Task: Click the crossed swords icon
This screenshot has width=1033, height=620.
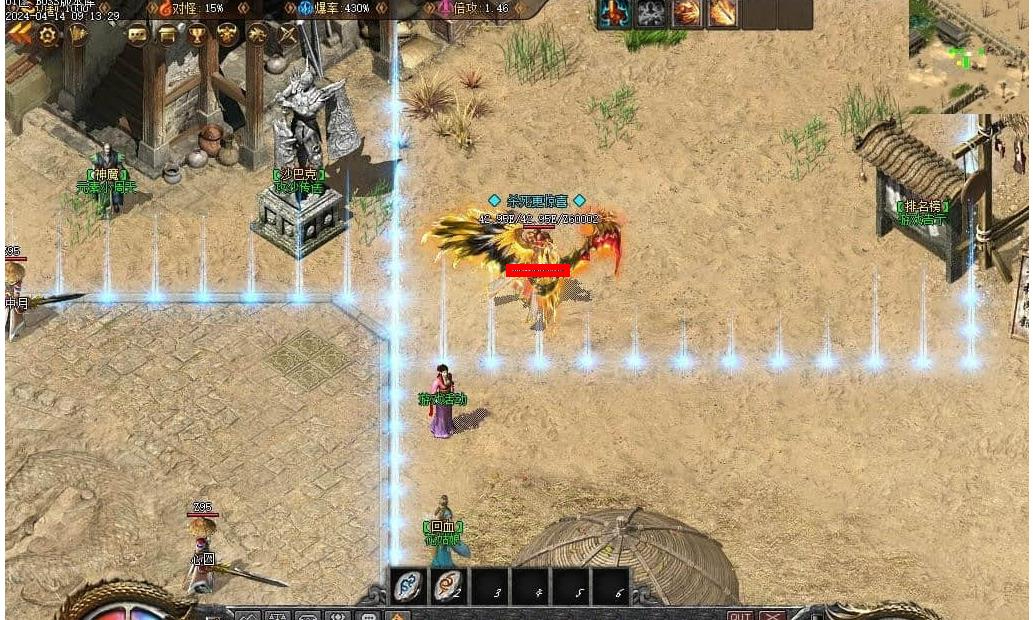Action: (288, 34)
